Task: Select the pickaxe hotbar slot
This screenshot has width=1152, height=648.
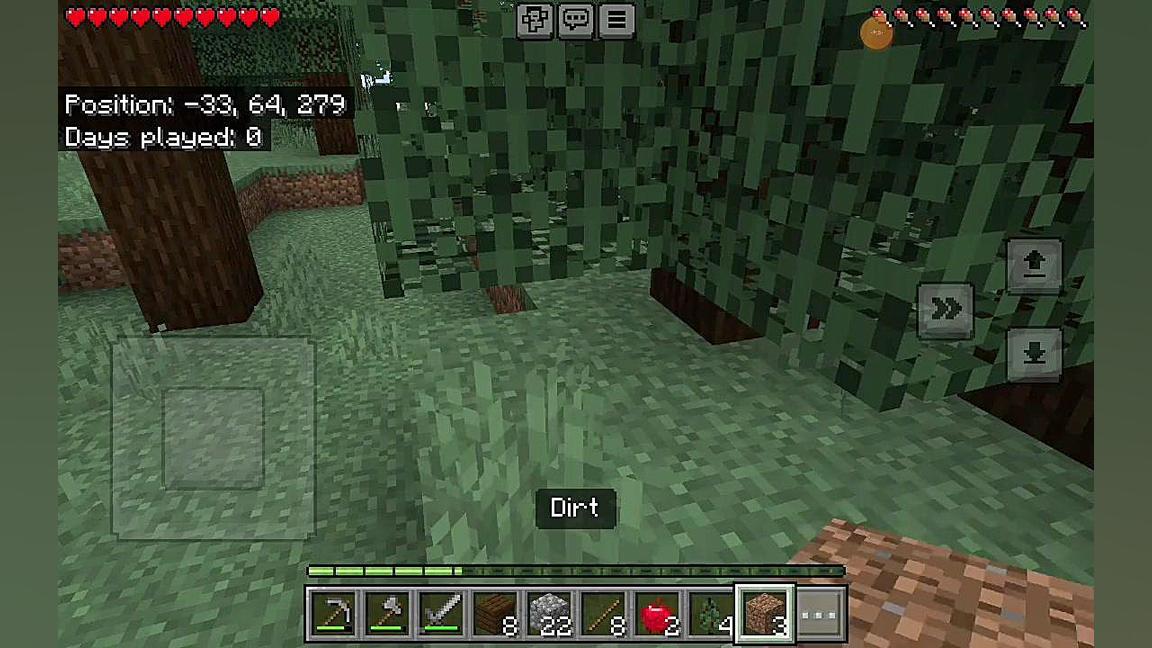Action: tap(333, 613)
